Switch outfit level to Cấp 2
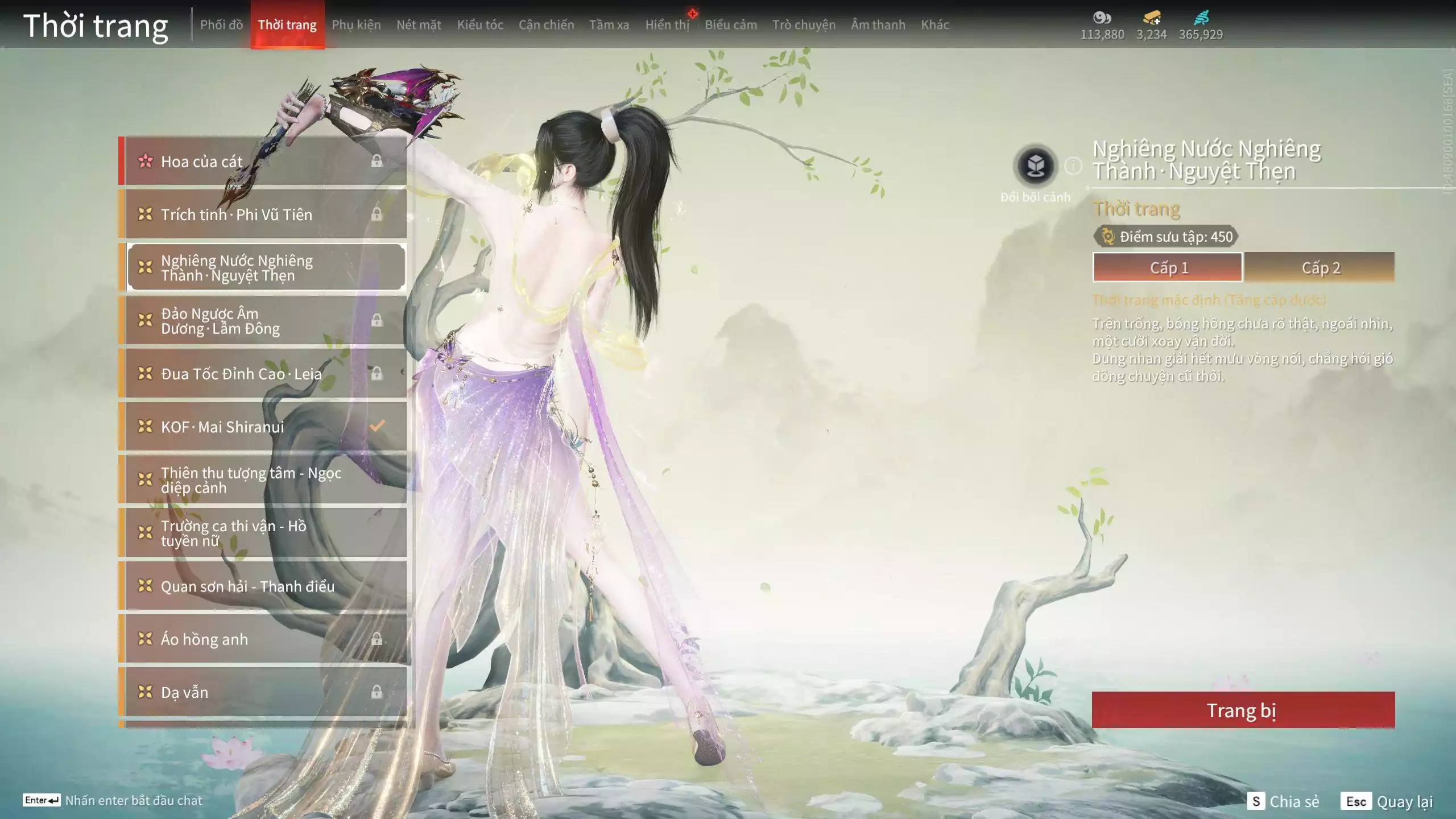This screenshot has width=1456, height=819. tap(1320, 267)
